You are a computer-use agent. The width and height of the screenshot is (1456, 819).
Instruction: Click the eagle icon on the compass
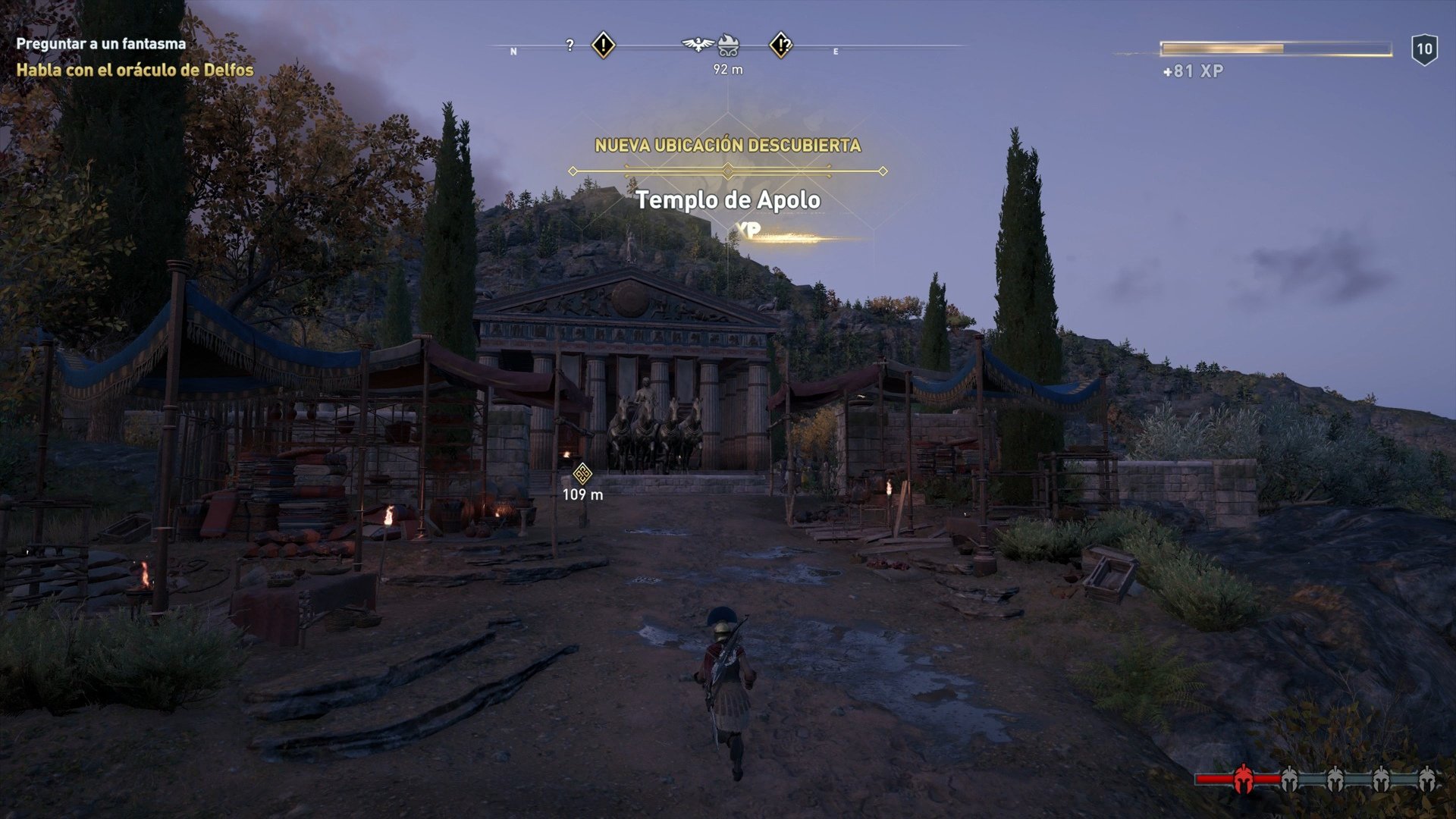pyautogui.click(x=695, y=43)
